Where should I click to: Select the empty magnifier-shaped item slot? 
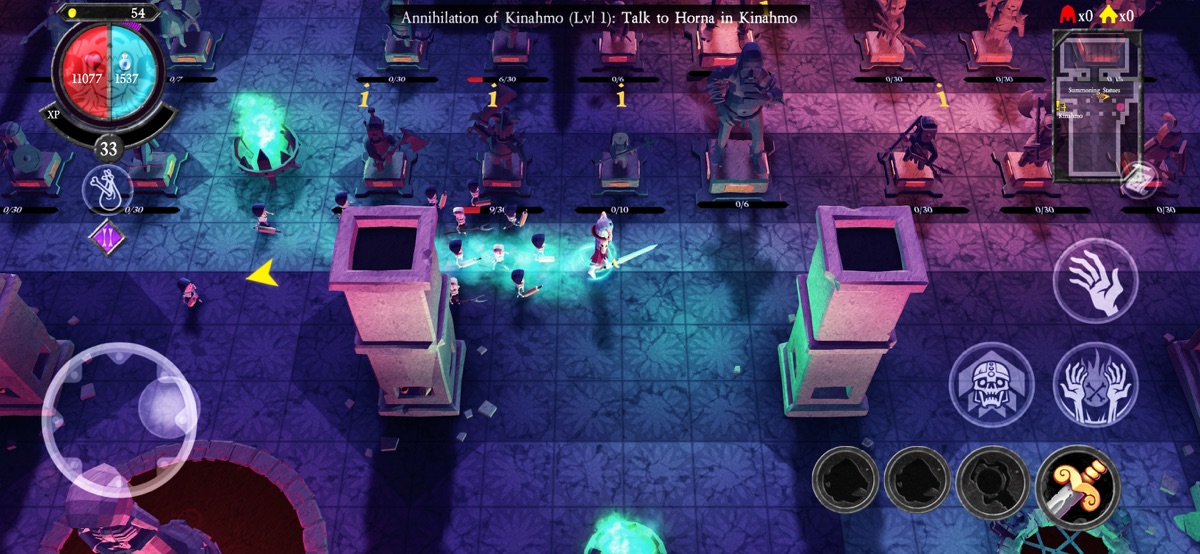[992, 483]
